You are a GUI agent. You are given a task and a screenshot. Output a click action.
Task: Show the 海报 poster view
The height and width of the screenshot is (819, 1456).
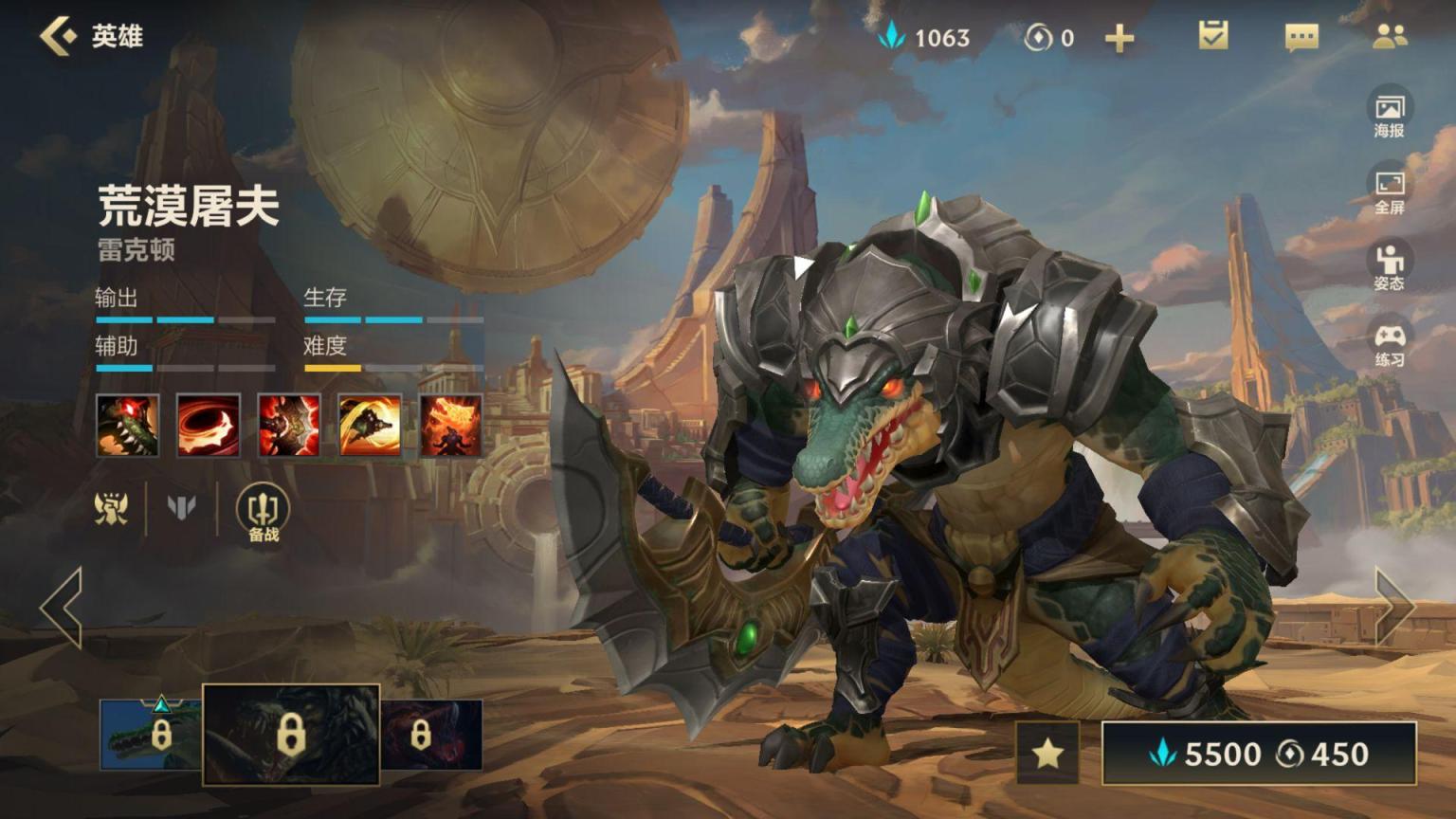(1390, 114)
